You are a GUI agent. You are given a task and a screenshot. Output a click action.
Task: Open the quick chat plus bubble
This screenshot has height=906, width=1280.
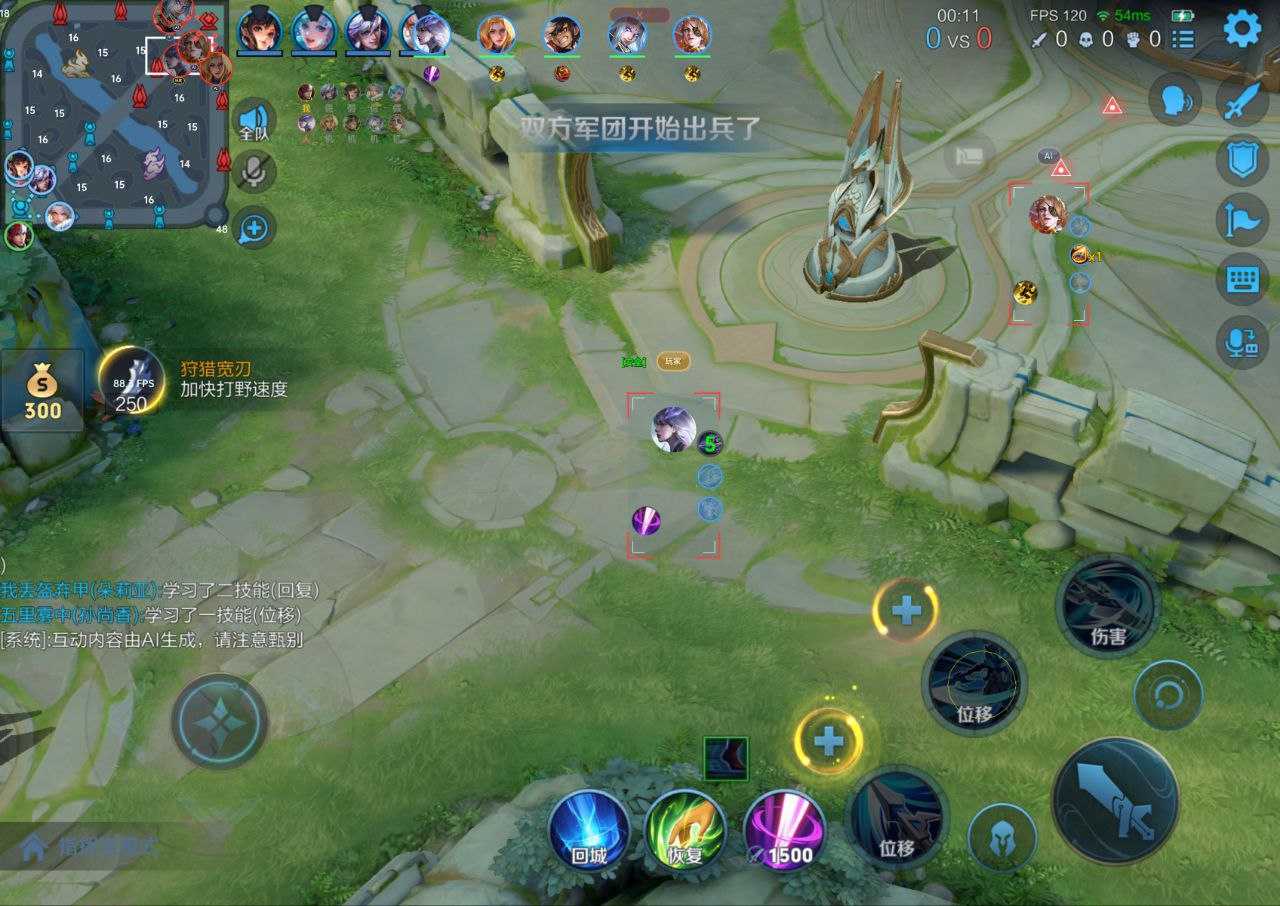pyautogui.click(x=254, y=228)
